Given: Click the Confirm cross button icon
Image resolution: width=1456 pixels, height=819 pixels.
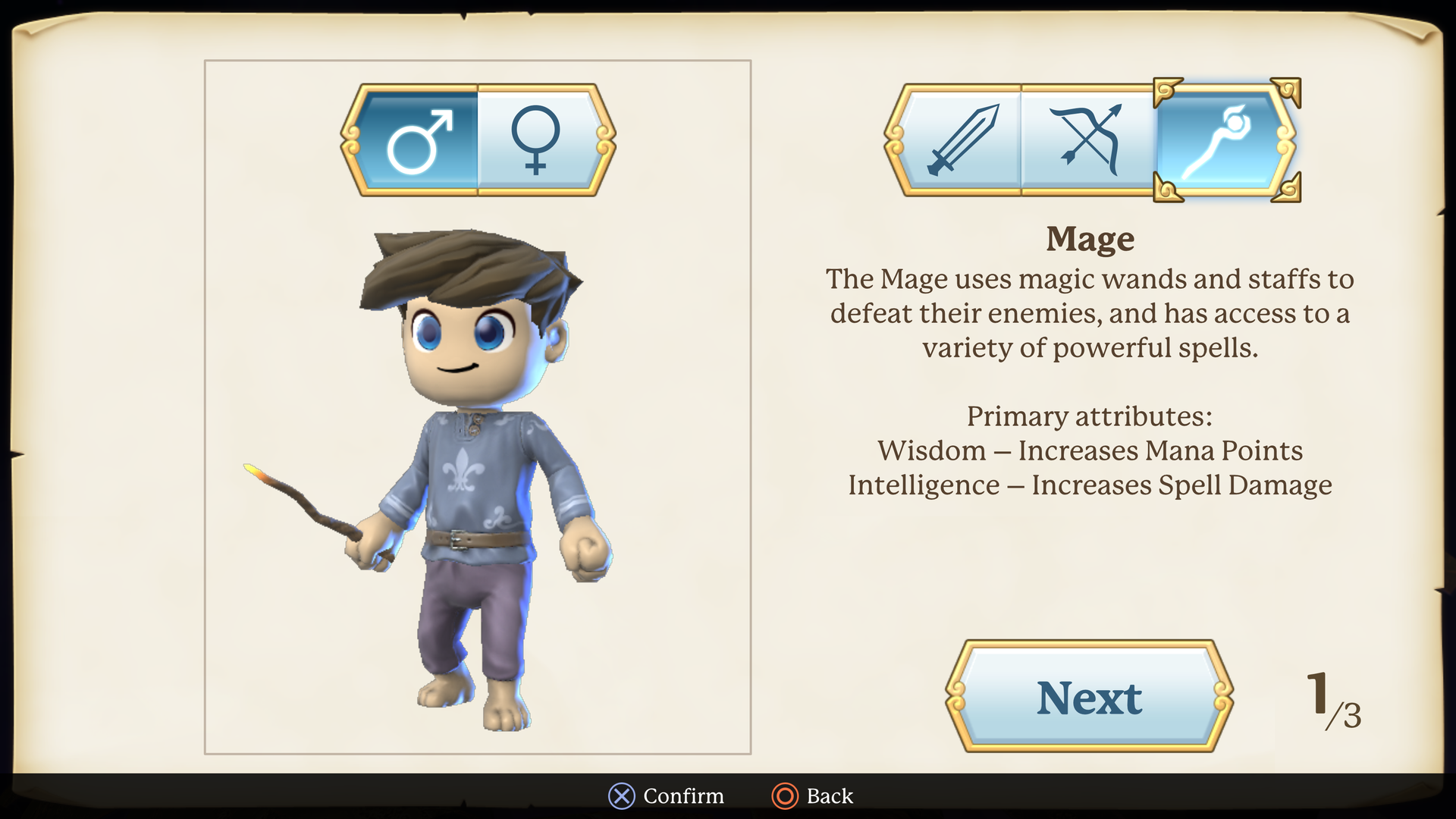Looking at the screenshot, I should [x=621, y=796].
